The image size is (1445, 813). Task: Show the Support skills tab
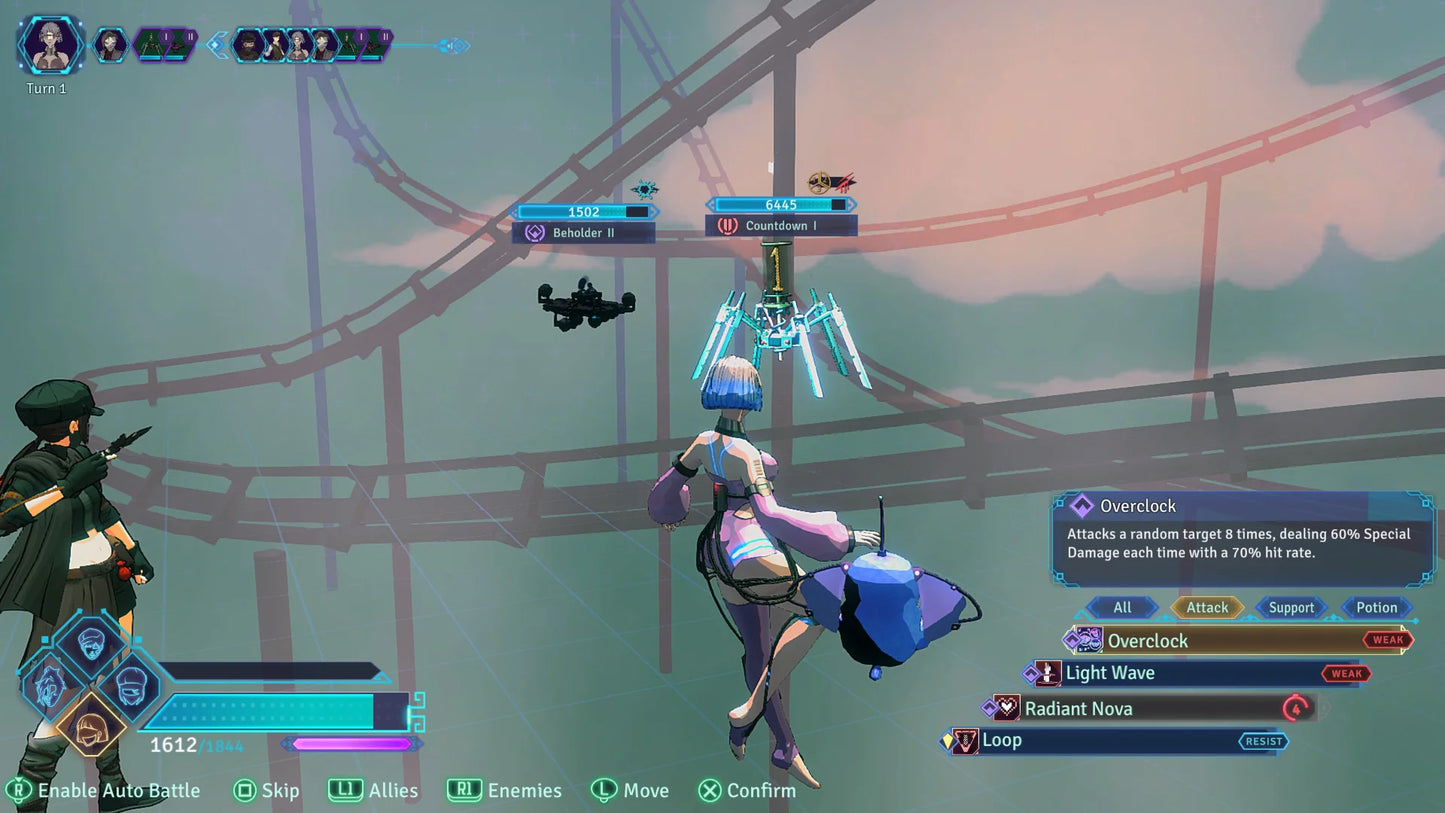(1291, 607)
